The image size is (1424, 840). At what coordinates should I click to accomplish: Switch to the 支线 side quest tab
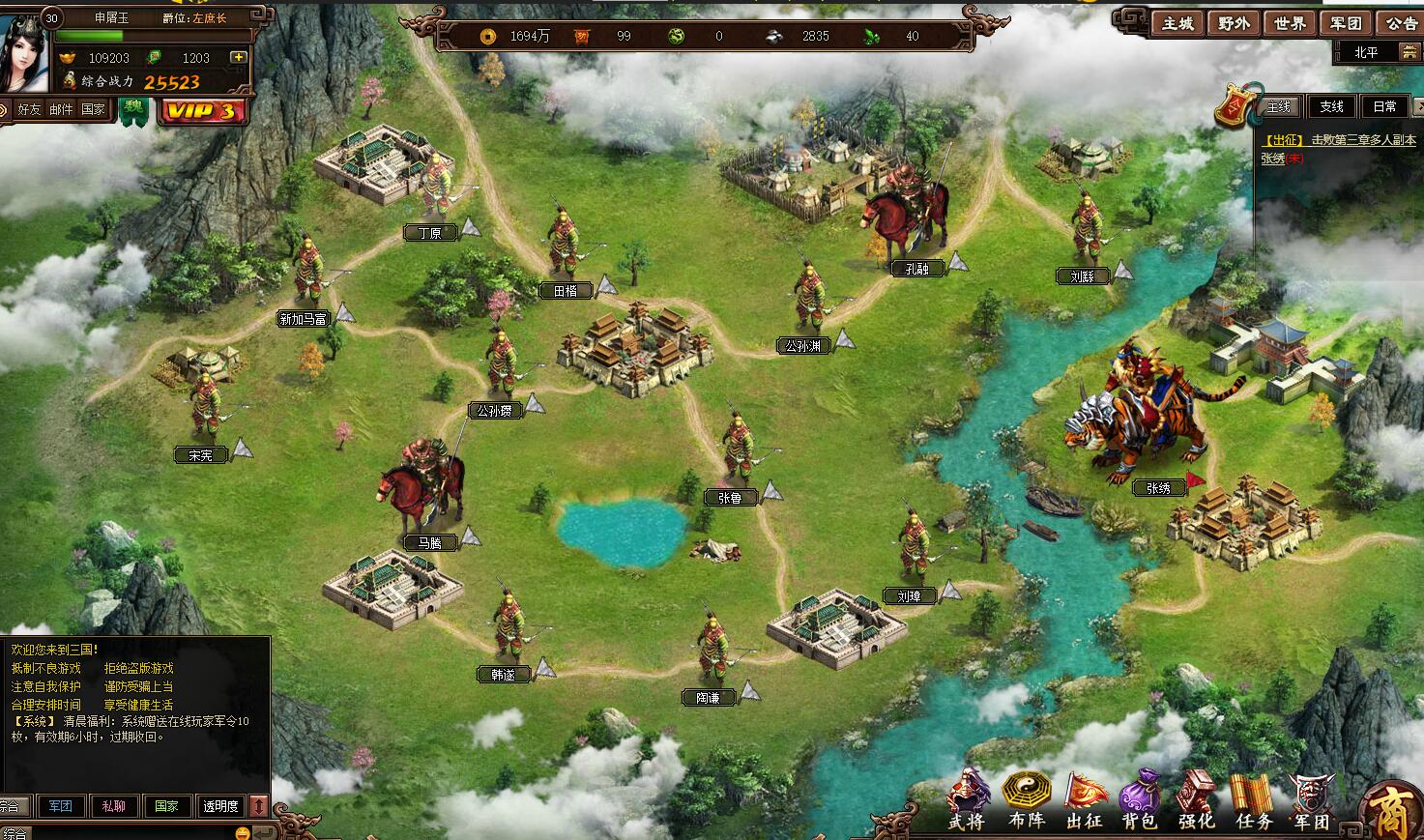pyautogui.click(x=1331, y=106)
